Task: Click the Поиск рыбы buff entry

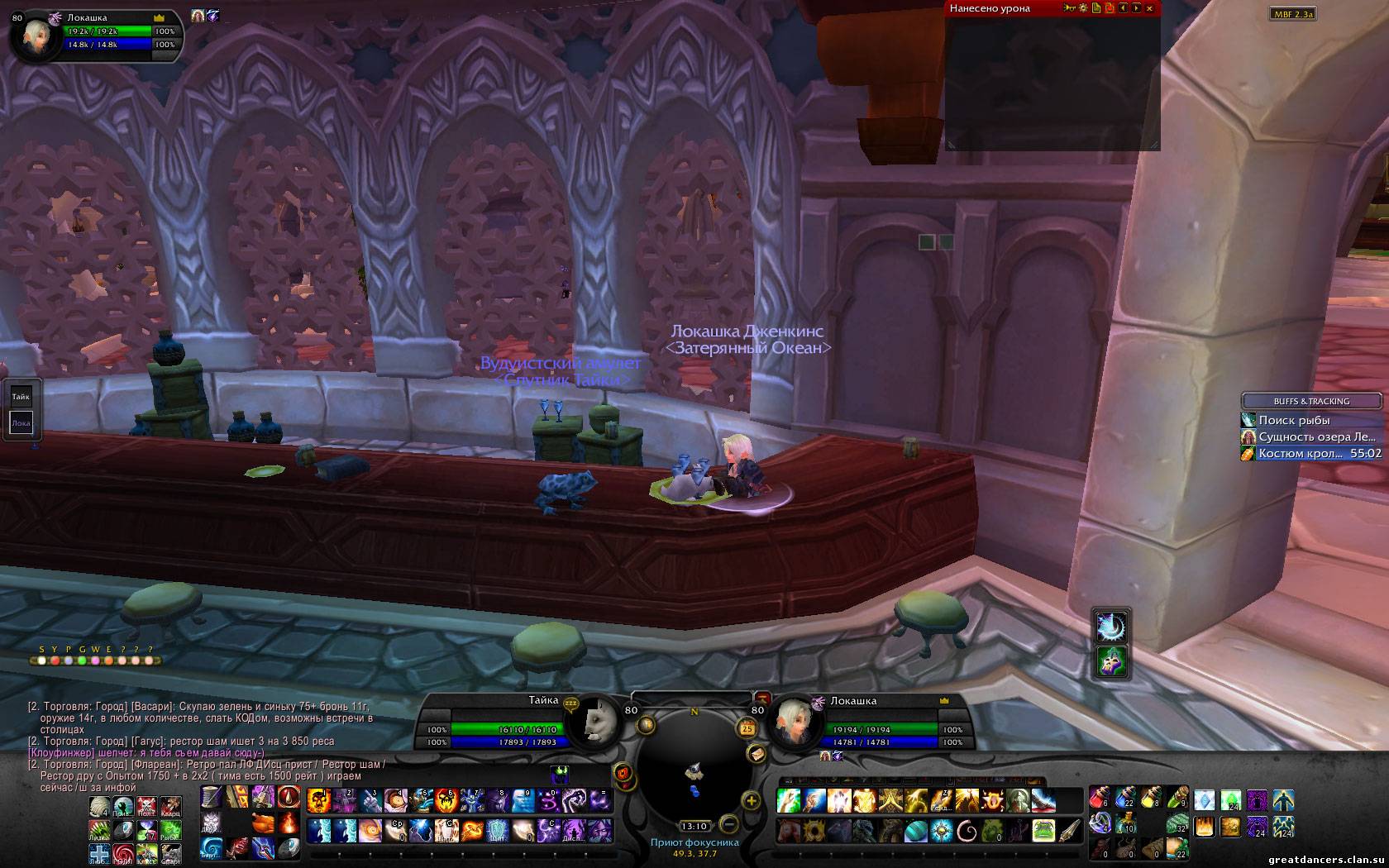Action: tap(1294, 420)
